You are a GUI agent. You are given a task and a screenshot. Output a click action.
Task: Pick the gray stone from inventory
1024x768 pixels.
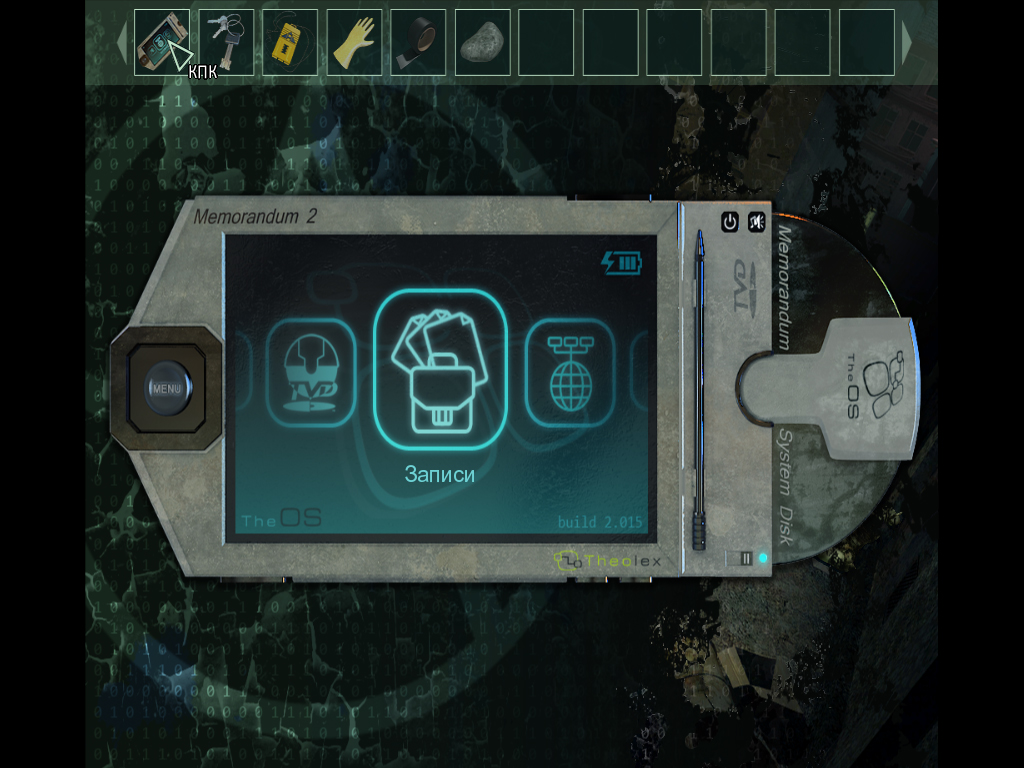click(x=482, y=43)
